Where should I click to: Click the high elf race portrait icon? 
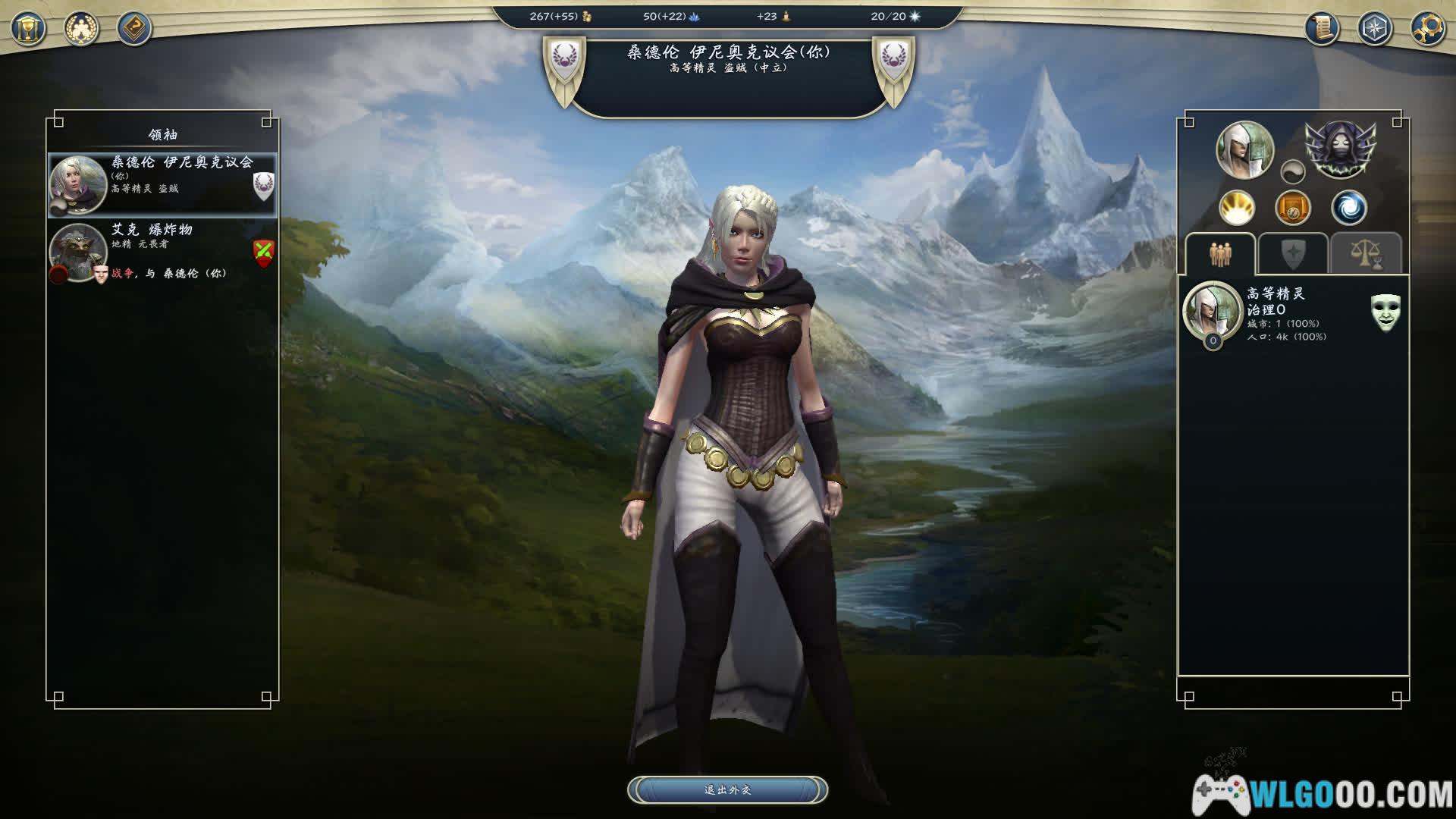point(1244,149)
